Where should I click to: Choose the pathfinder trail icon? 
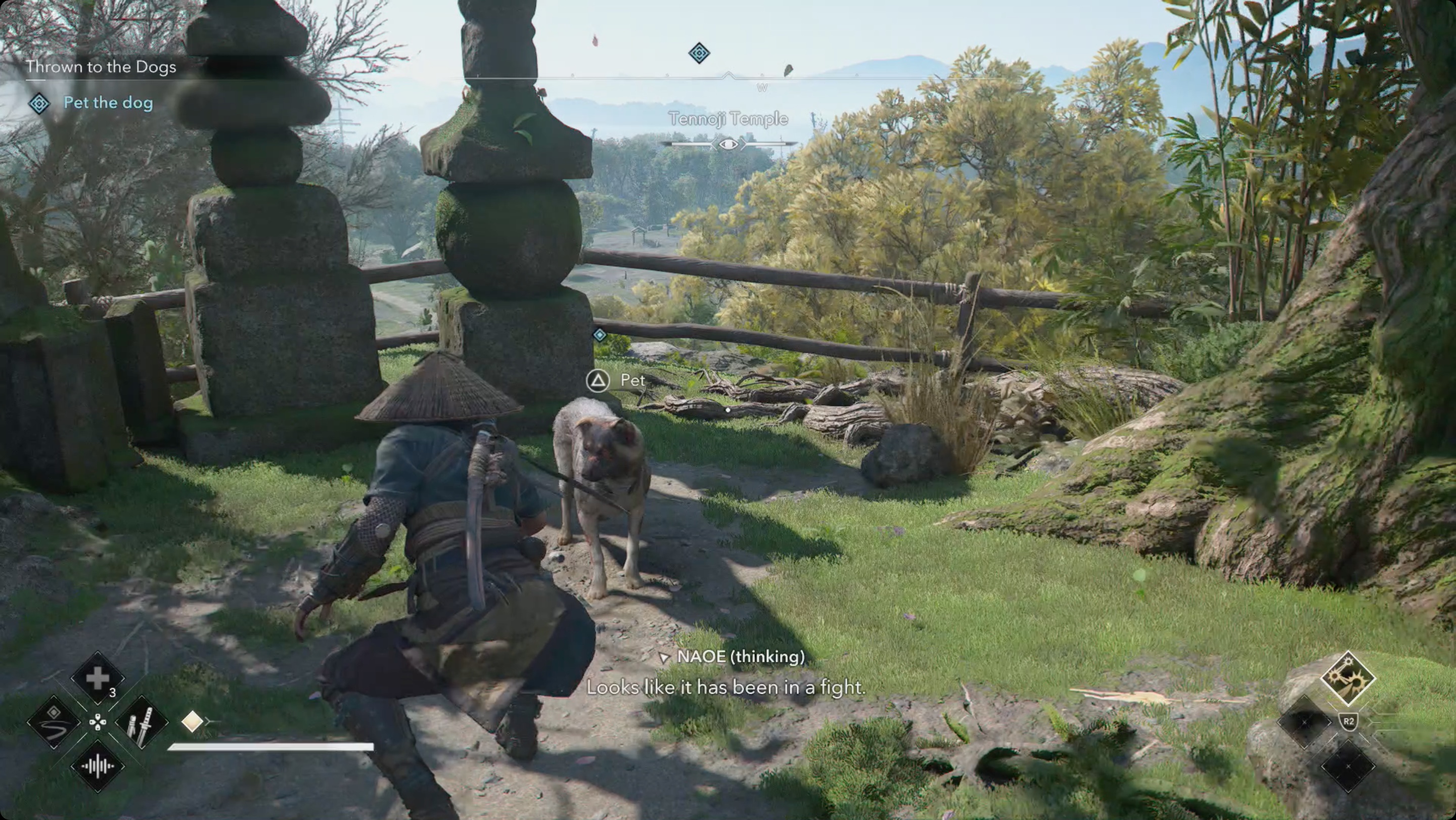[x=54, y=722]
